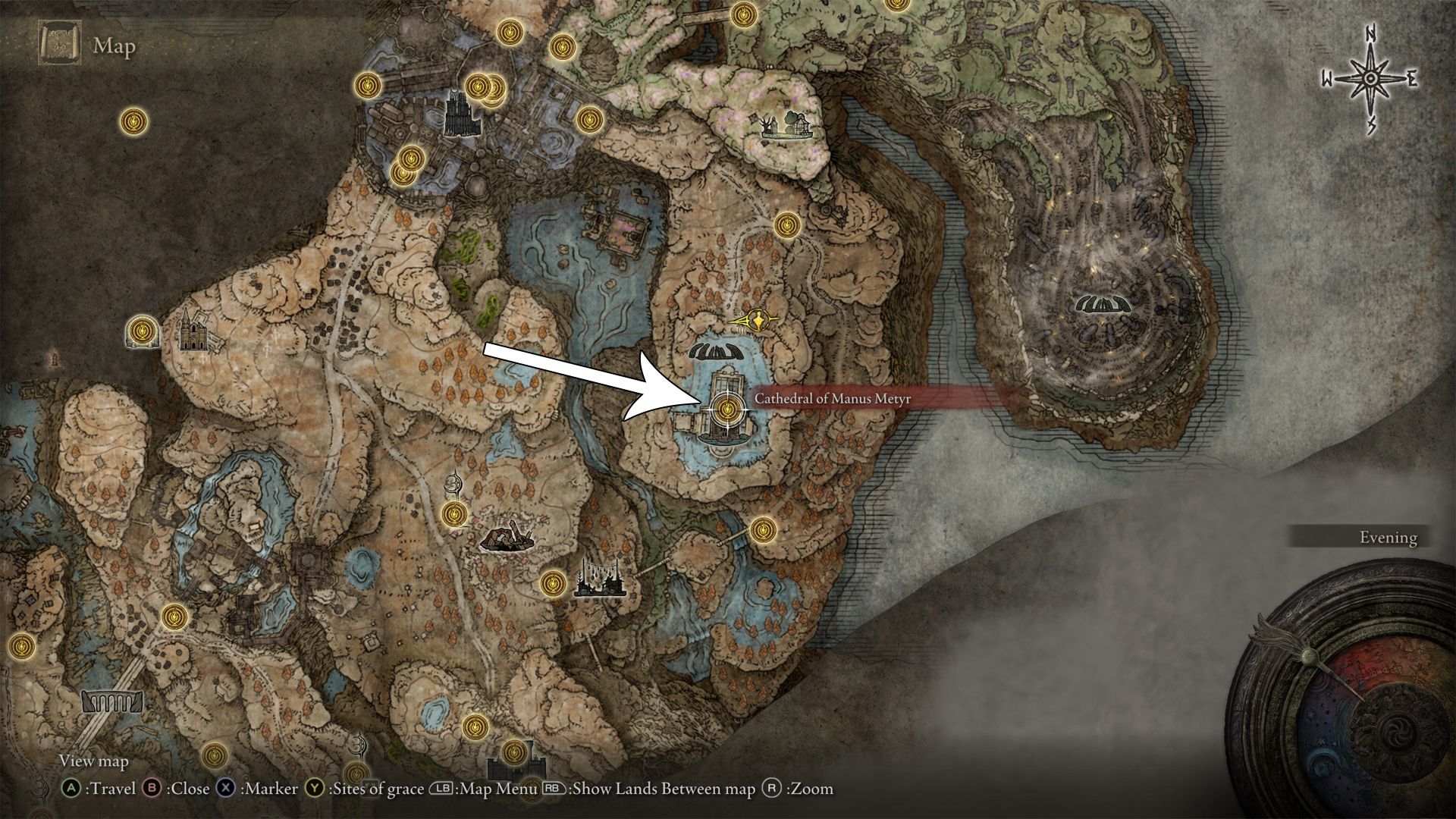
Task: Travel to the selected location
Action: (72, 789)
